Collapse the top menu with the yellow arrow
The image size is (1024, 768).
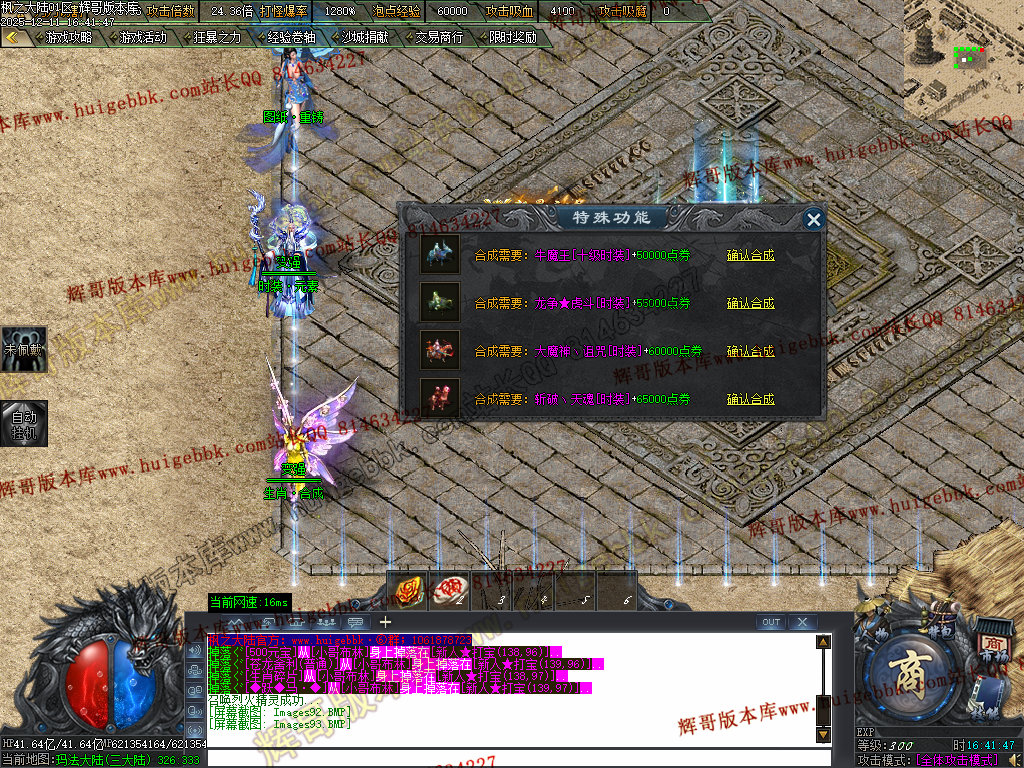pyautogui.click(x=12, y=38)
